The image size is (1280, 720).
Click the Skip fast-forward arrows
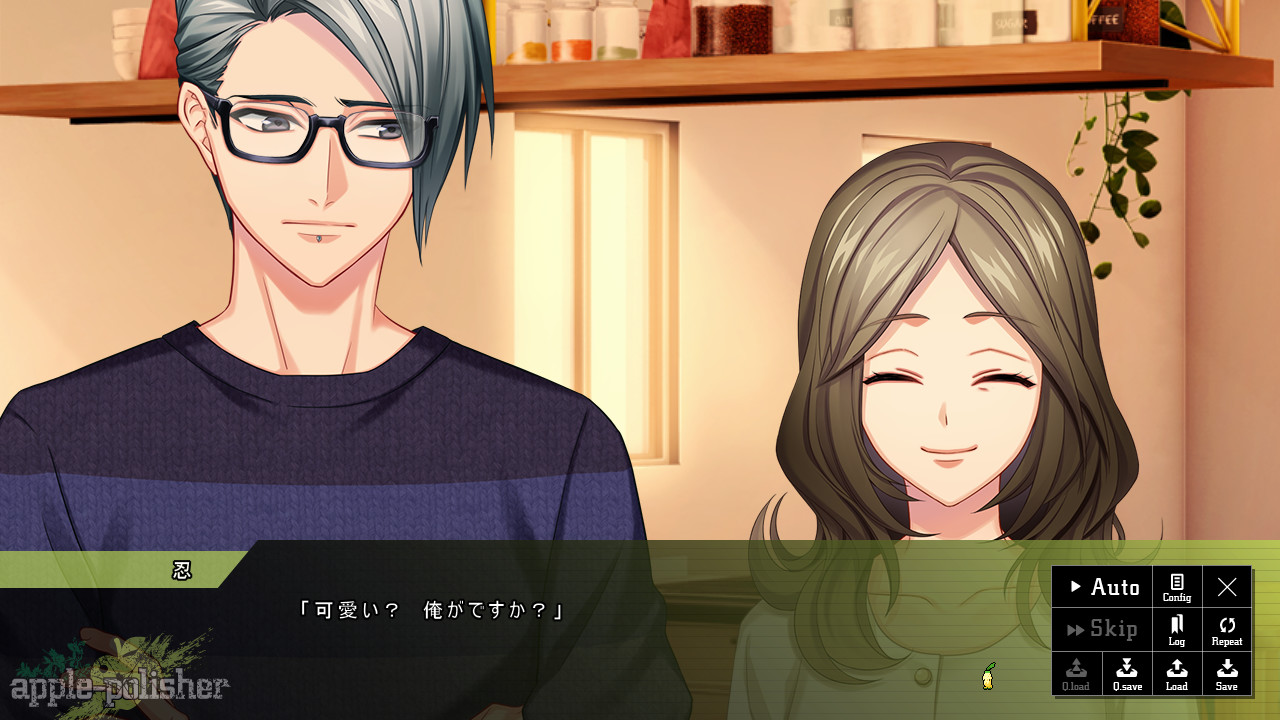click(x=1074, y=629)
